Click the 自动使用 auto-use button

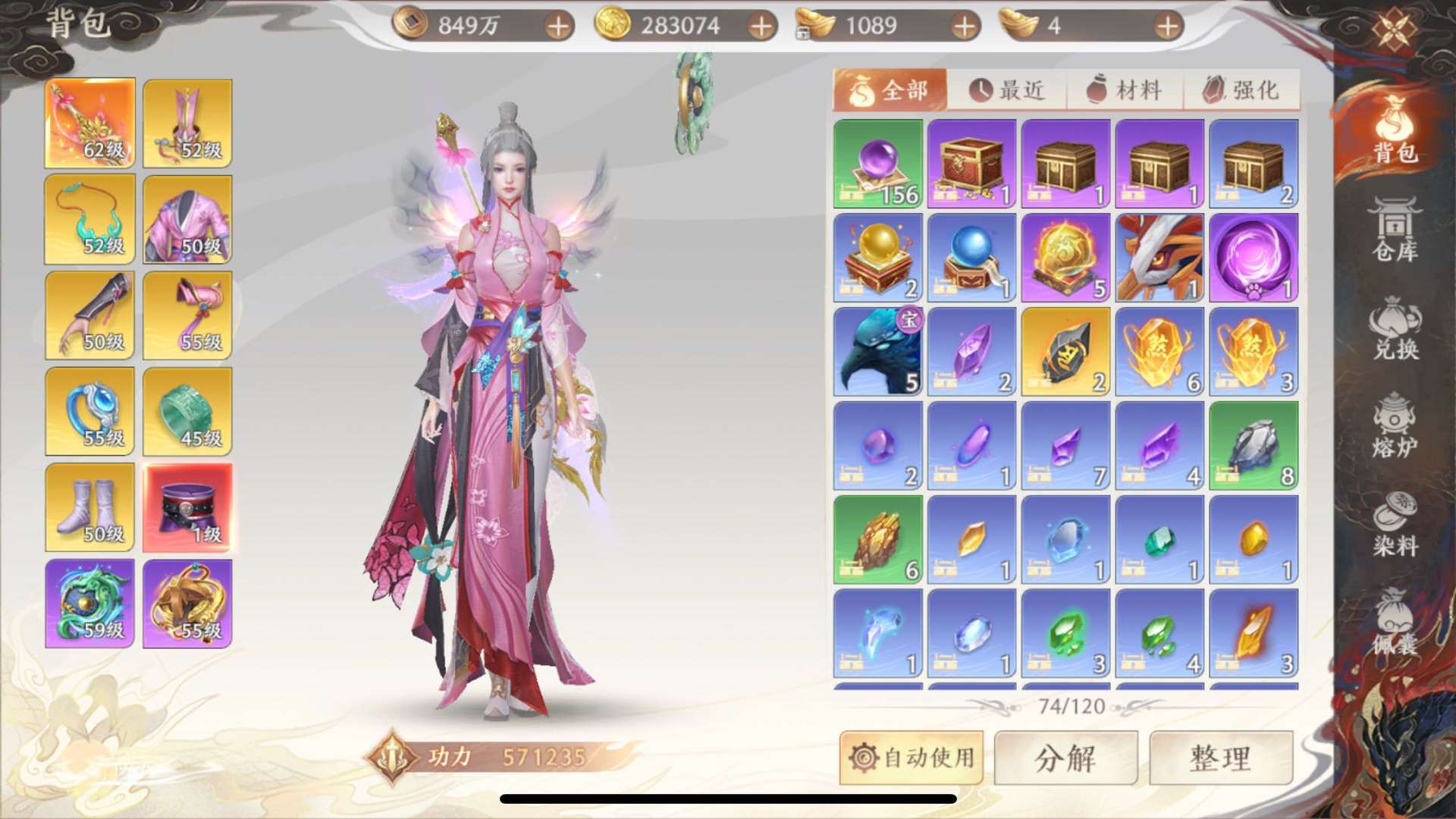912,758
